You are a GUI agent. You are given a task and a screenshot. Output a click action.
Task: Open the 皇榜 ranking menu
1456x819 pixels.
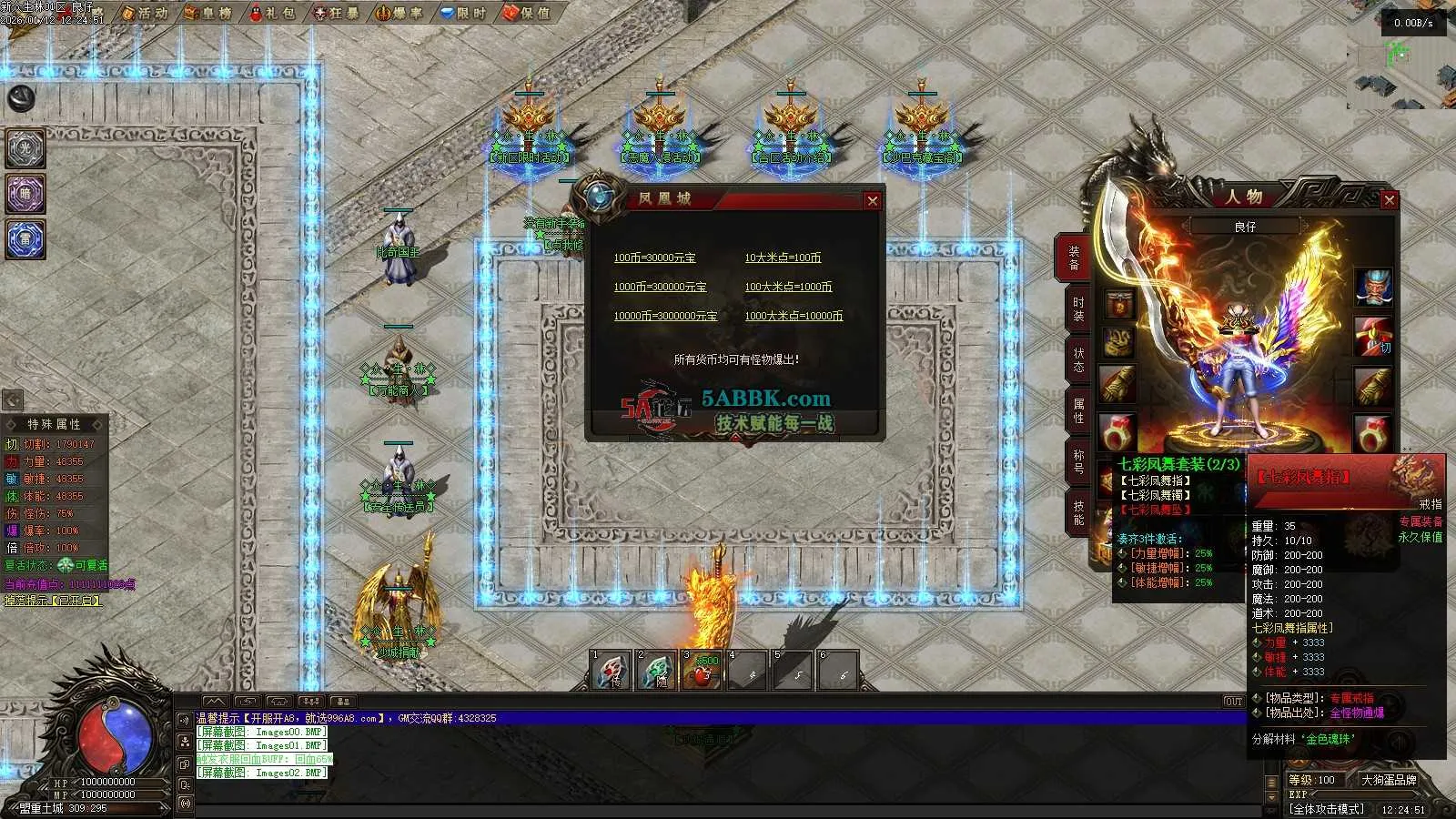click(208, 13)
